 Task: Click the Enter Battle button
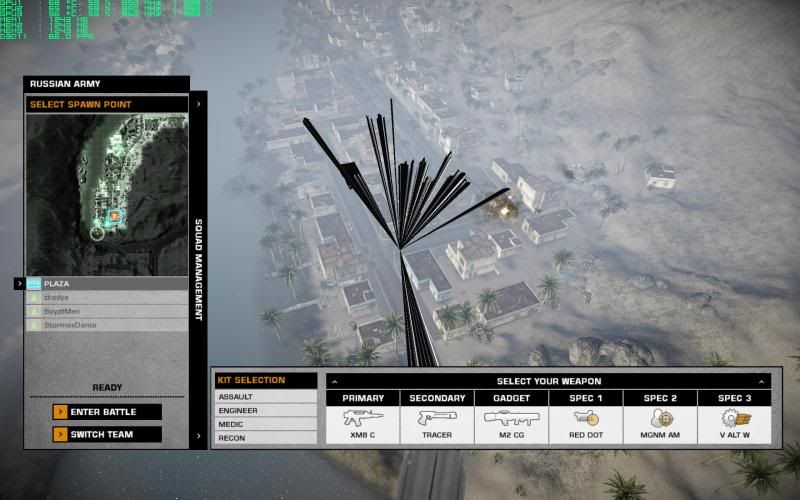107,412
